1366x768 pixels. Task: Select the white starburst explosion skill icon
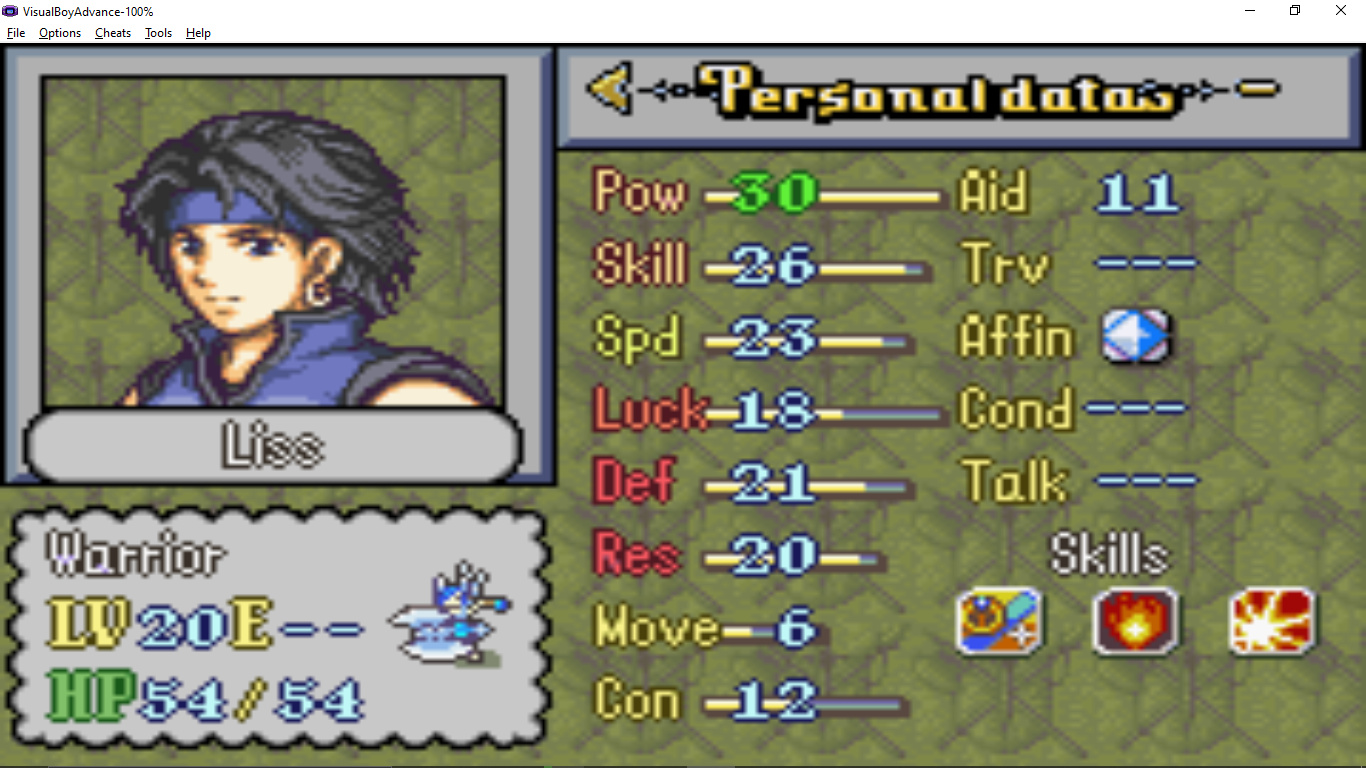[1272, 621]
